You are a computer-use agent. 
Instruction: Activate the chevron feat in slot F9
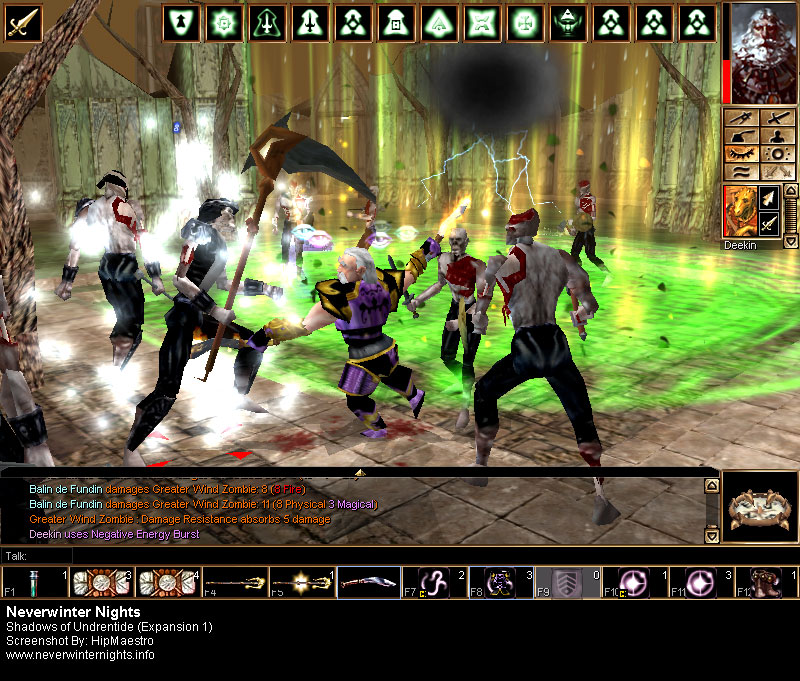pos(568,582)
